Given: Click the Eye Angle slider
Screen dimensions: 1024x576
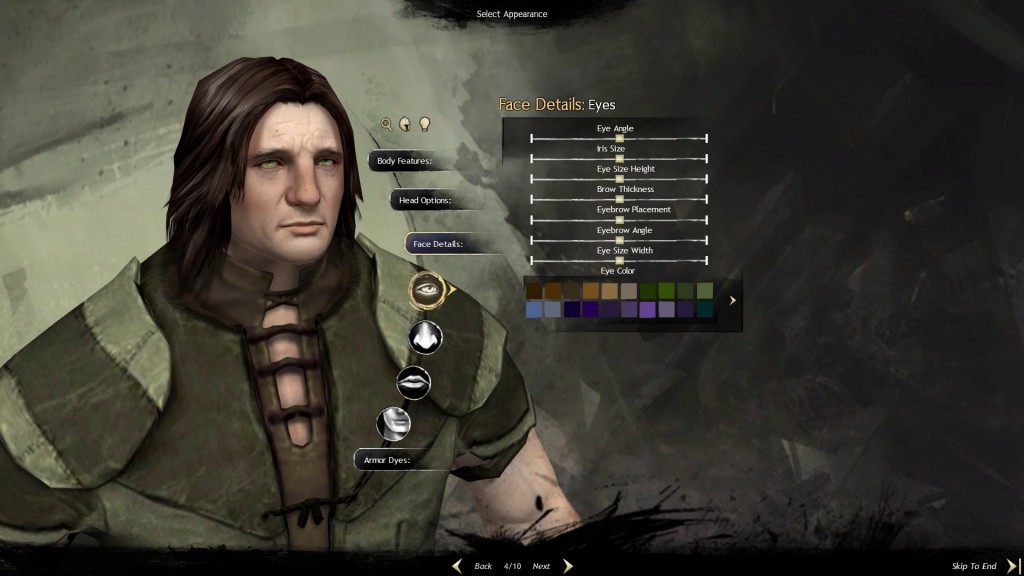Looking at the screenshot, I should pyautogui.click(x=619, y=138).
